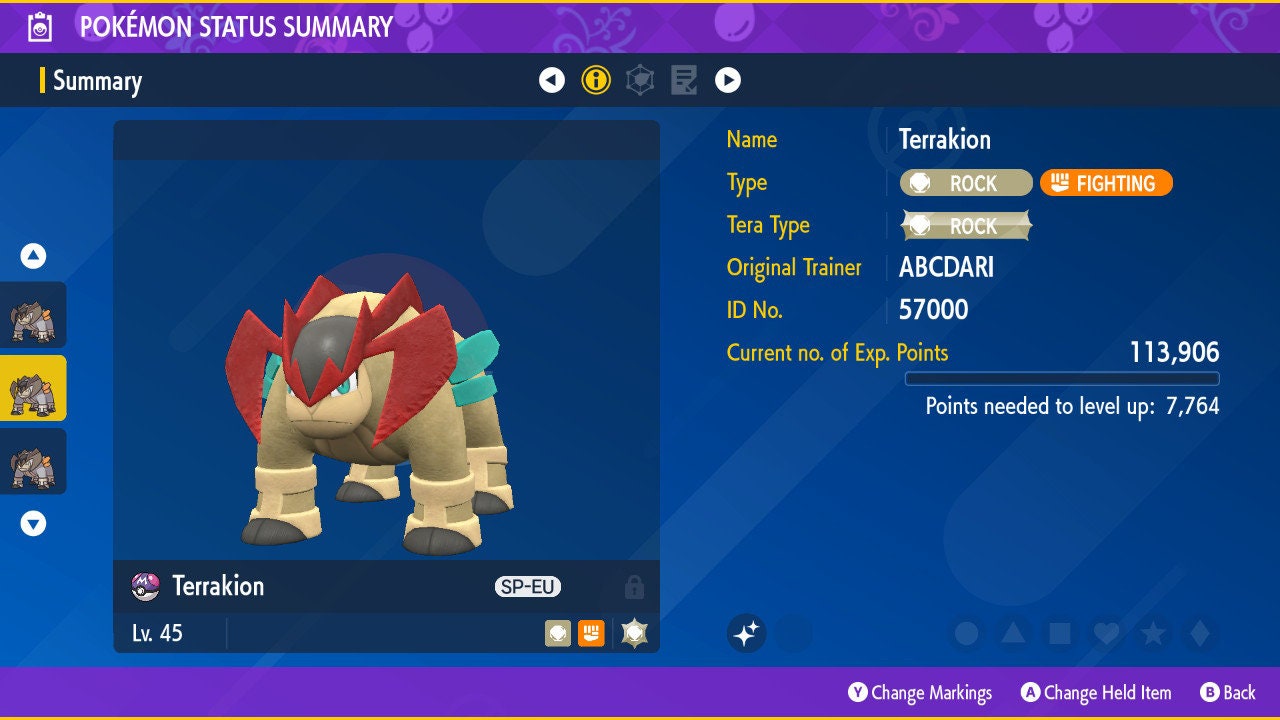This screenshot has height=720, width=1280.
Task: Toggle the heart marking
Action: click(x=1106, y=633)
